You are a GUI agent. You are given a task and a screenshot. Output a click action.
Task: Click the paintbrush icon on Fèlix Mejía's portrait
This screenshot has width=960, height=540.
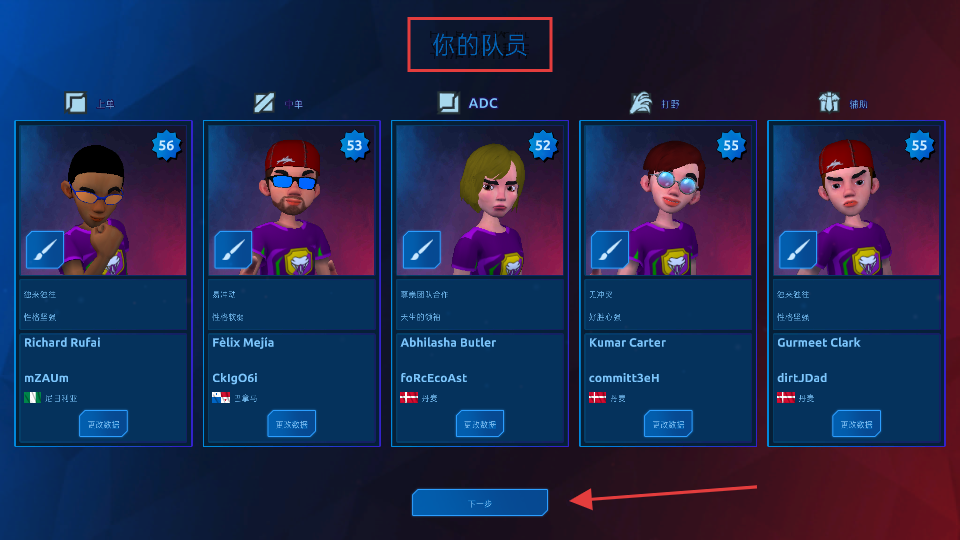[233, 250]
